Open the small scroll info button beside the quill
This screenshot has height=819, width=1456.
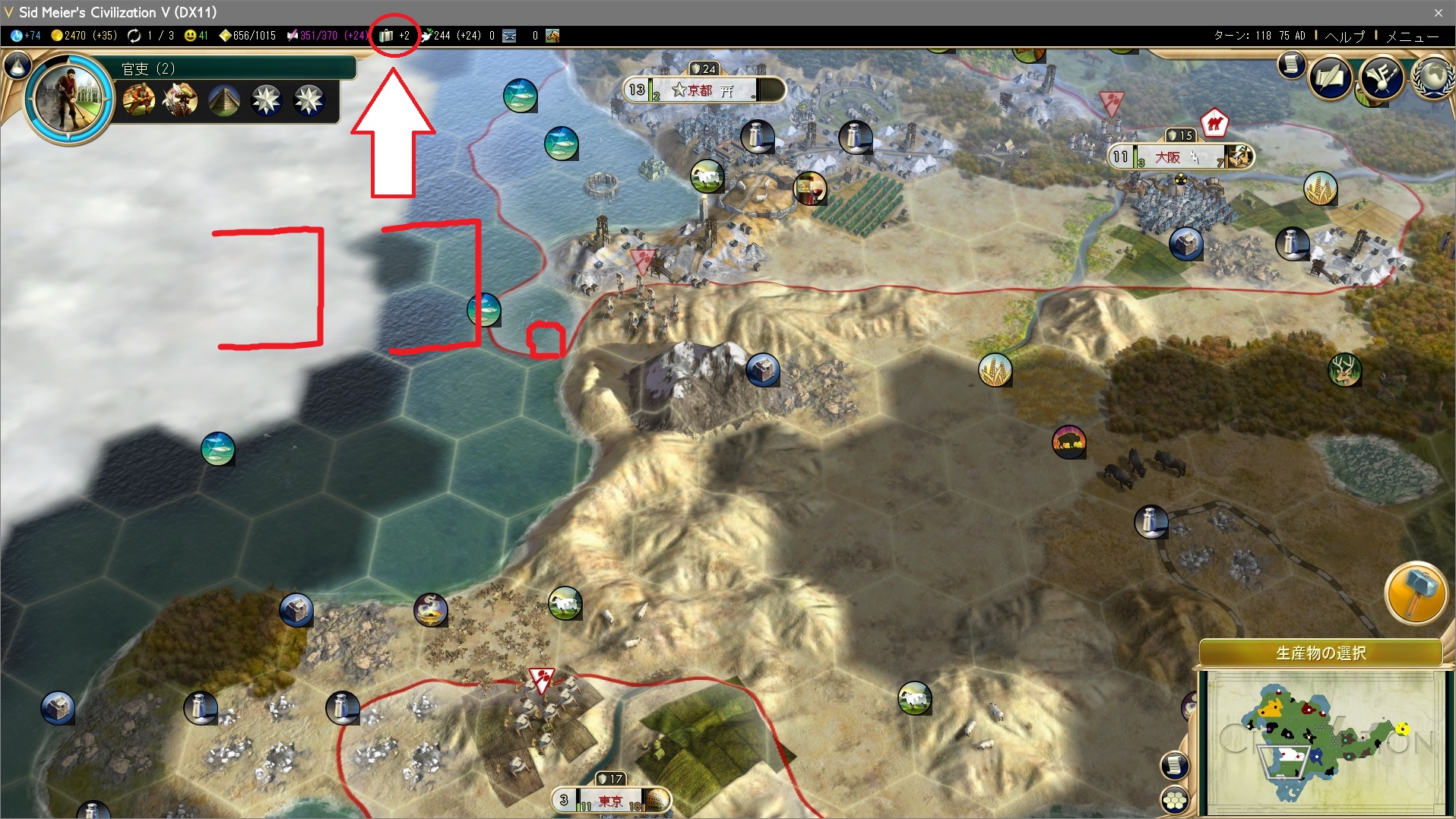click(x=1290, y=65)
